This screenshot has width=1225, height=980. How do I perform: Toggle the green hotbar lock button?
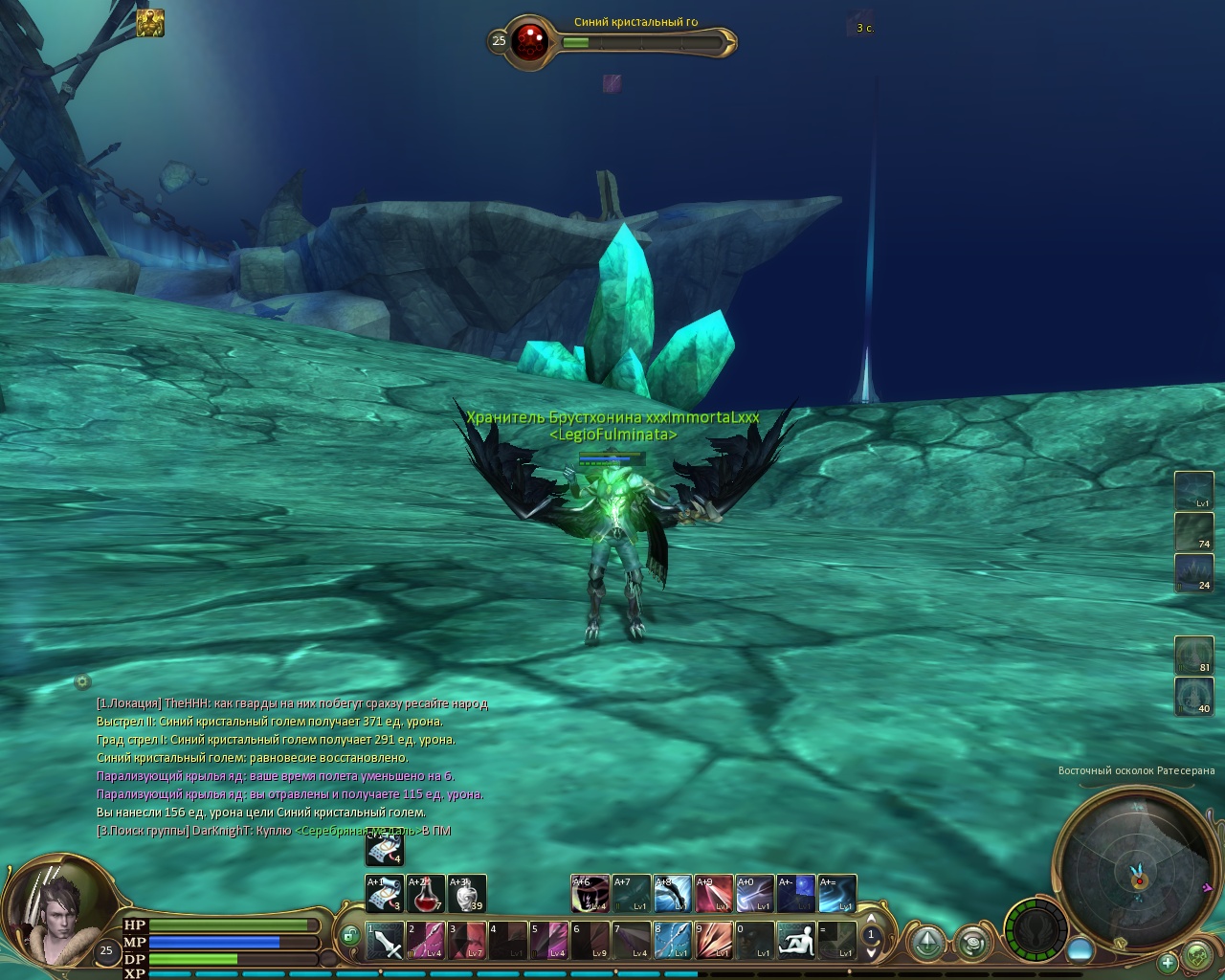click(350, 935)
